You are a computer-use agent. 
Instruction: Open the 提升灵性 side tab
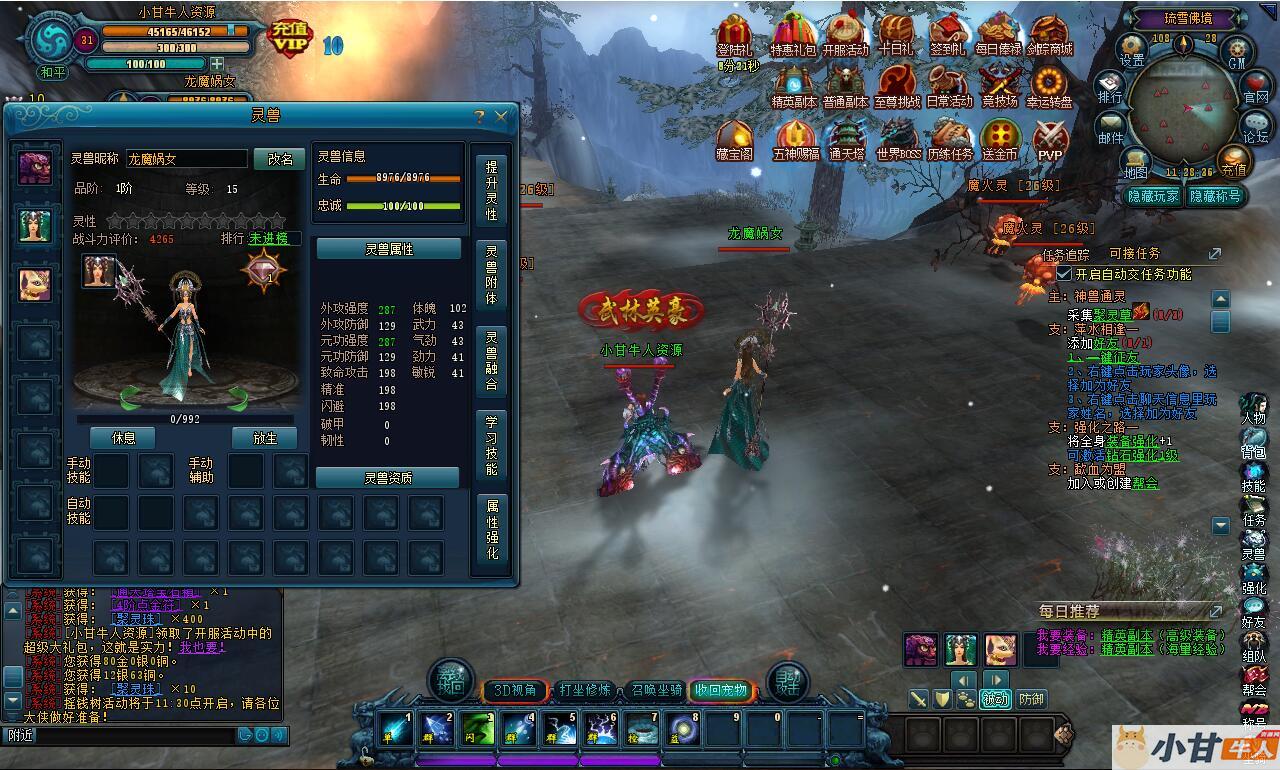(491, 190)
